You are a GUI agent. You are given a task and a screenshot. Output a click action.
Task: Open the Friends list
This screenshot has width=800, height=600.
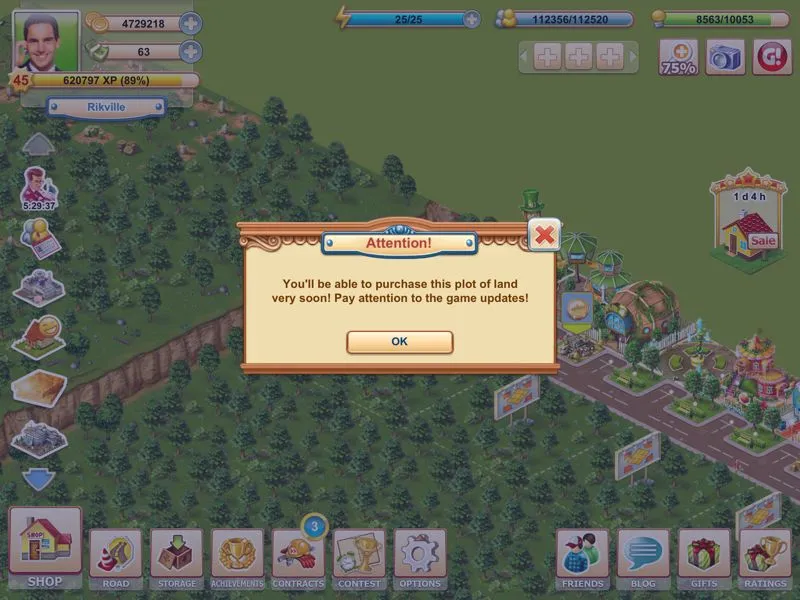[582, 557]
